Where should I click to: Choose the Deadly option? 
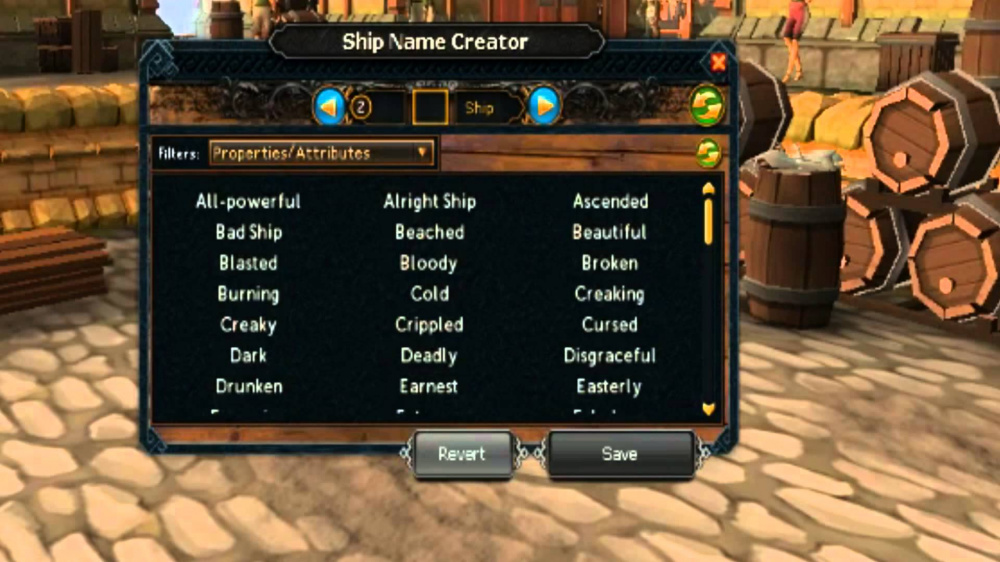point(428,355)
